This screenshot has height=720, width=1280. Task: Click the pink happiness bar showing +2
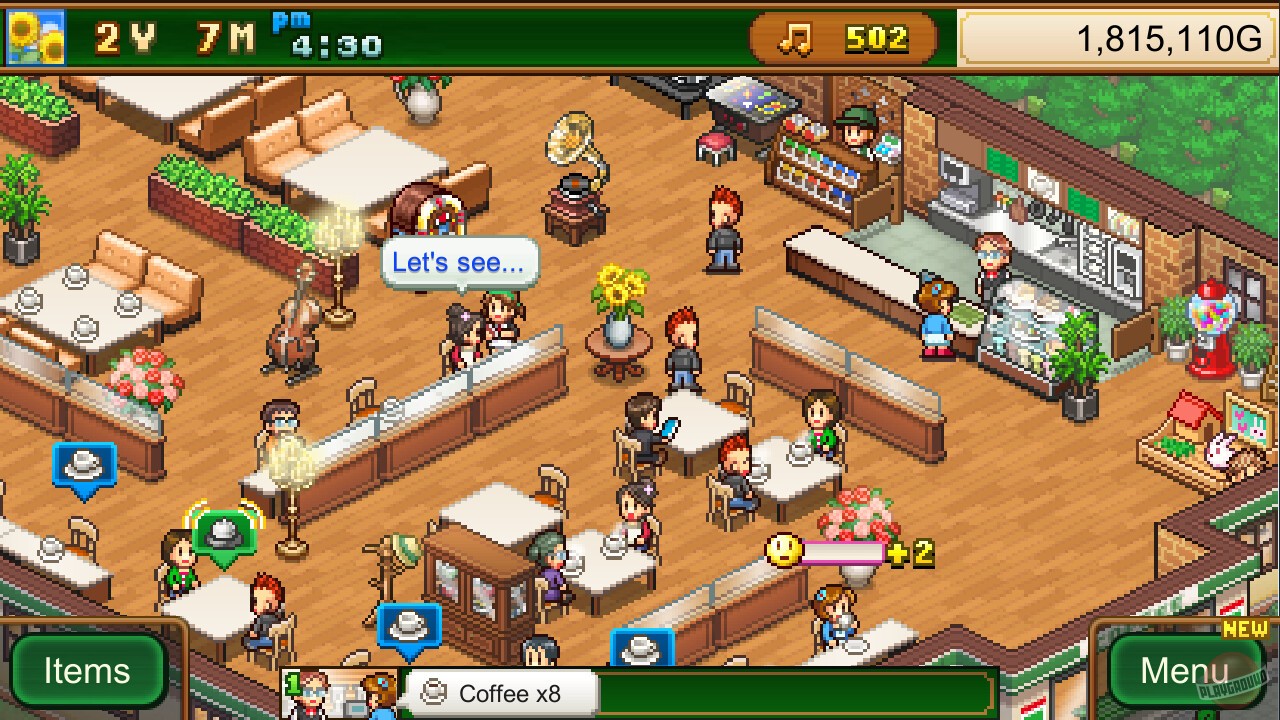pyautogui.click(x=850, y=550)
